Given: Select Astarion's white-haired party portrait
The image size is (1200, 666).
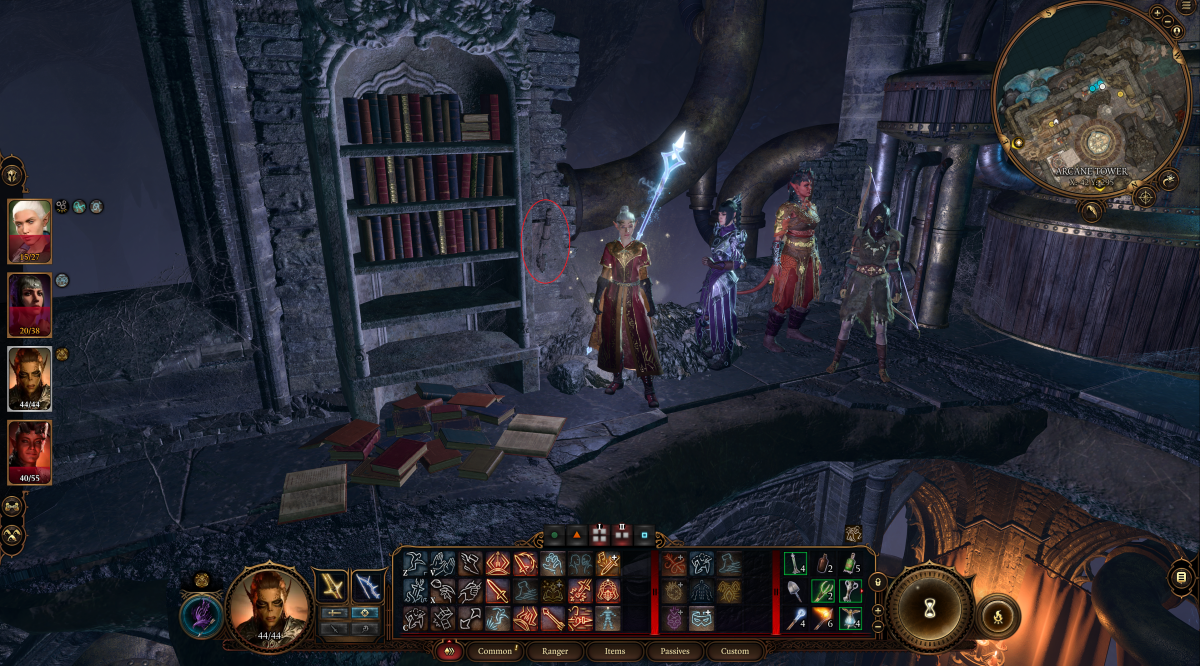Looking at the screenshot, I should (30, 230).
